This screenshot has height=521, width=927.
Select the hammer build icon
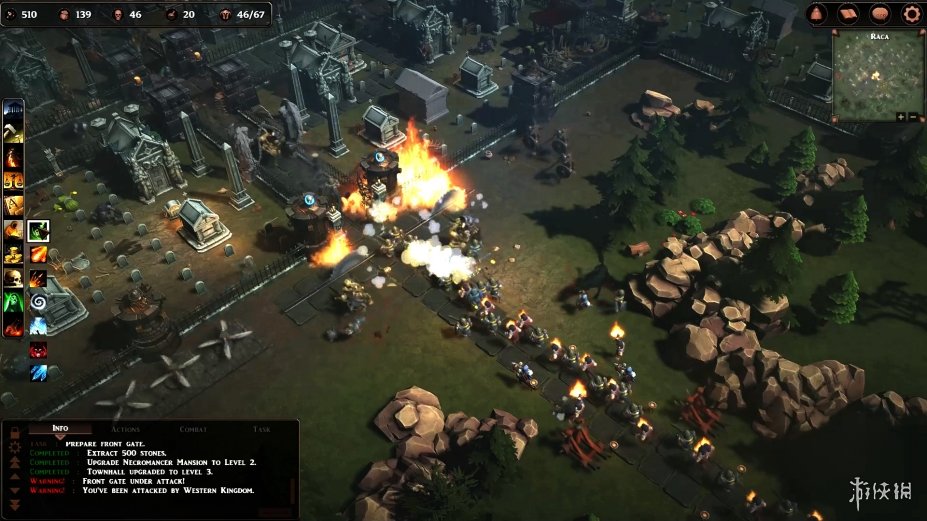coord(13,134)
